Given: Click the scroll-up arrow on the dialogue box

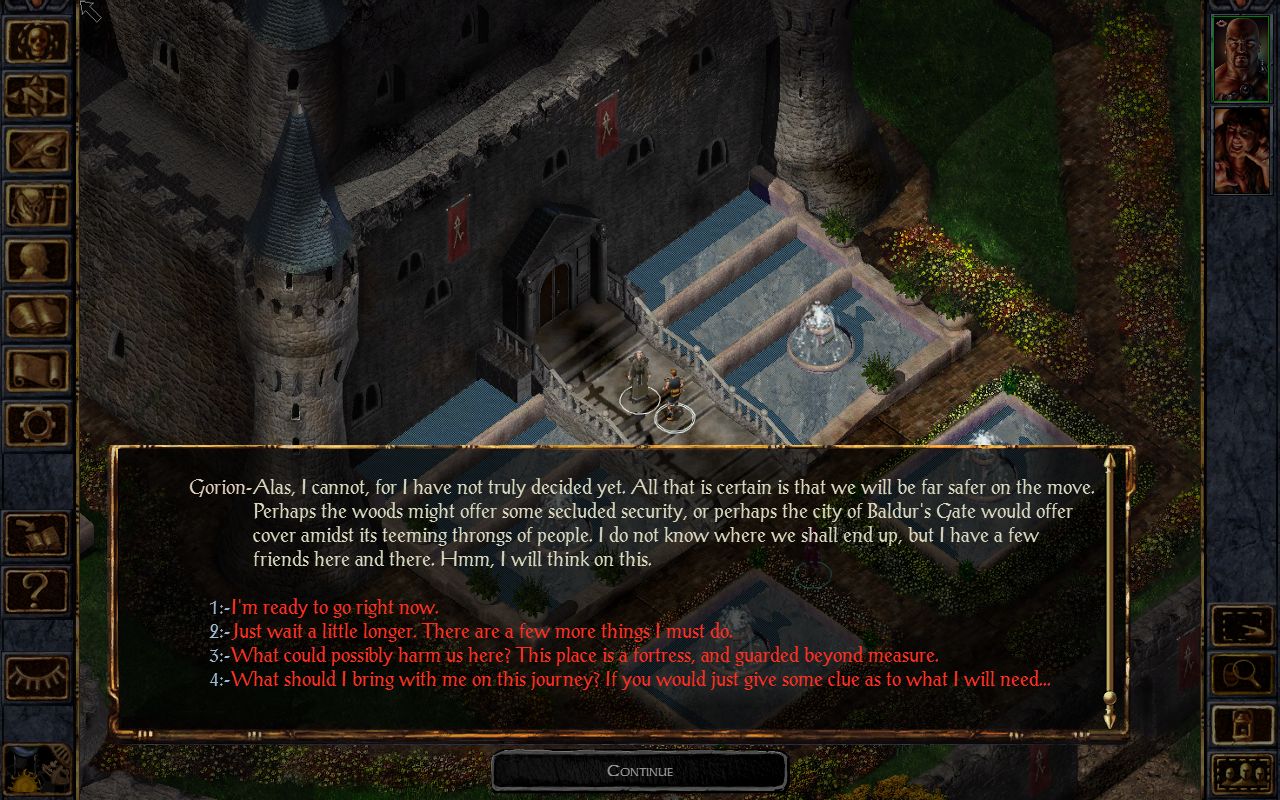Looking at the screenshot, I should coord(1110,463).
